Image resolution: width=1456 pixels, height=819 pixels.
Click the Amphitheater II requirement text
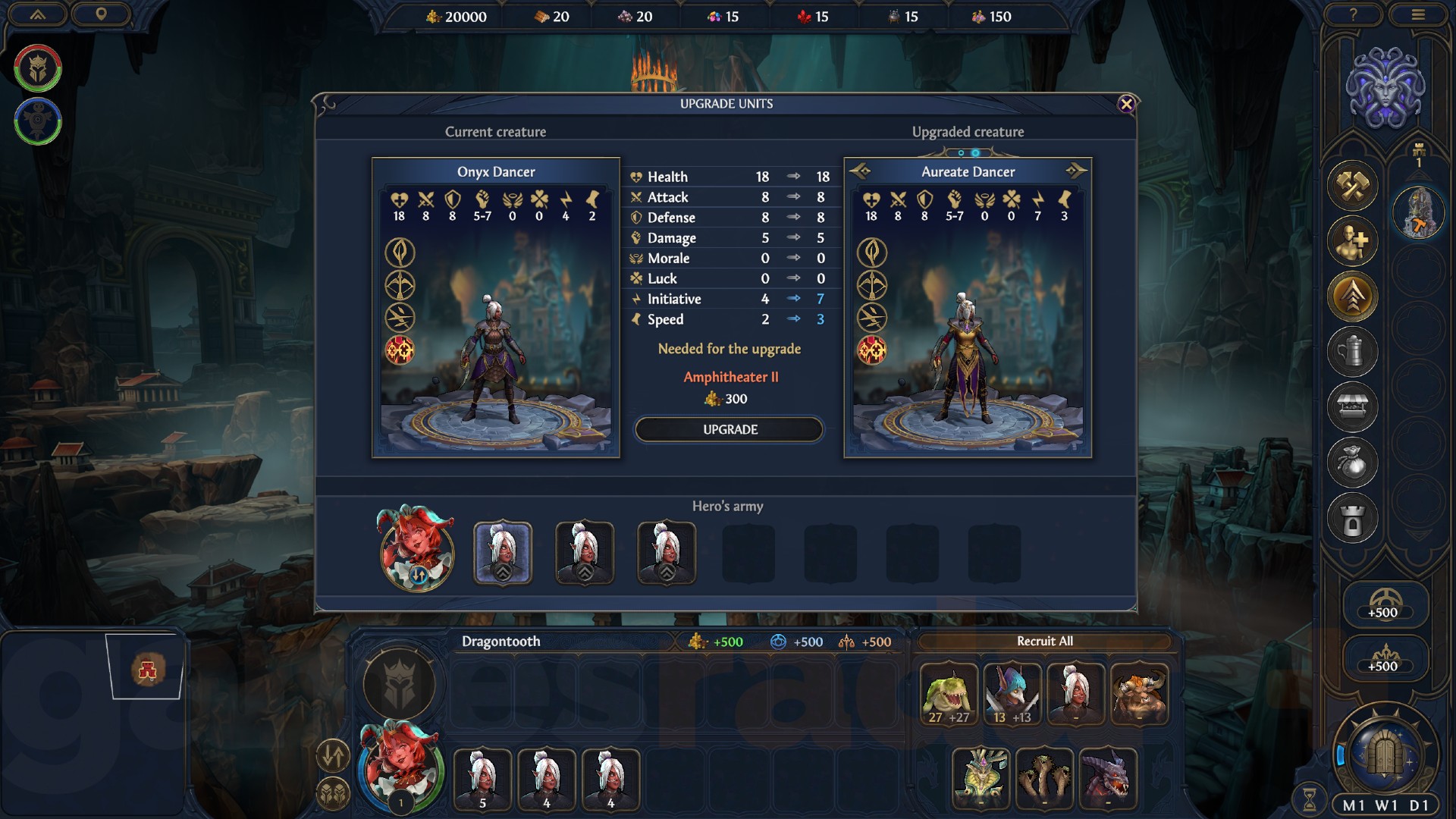[x=730, y=375]
